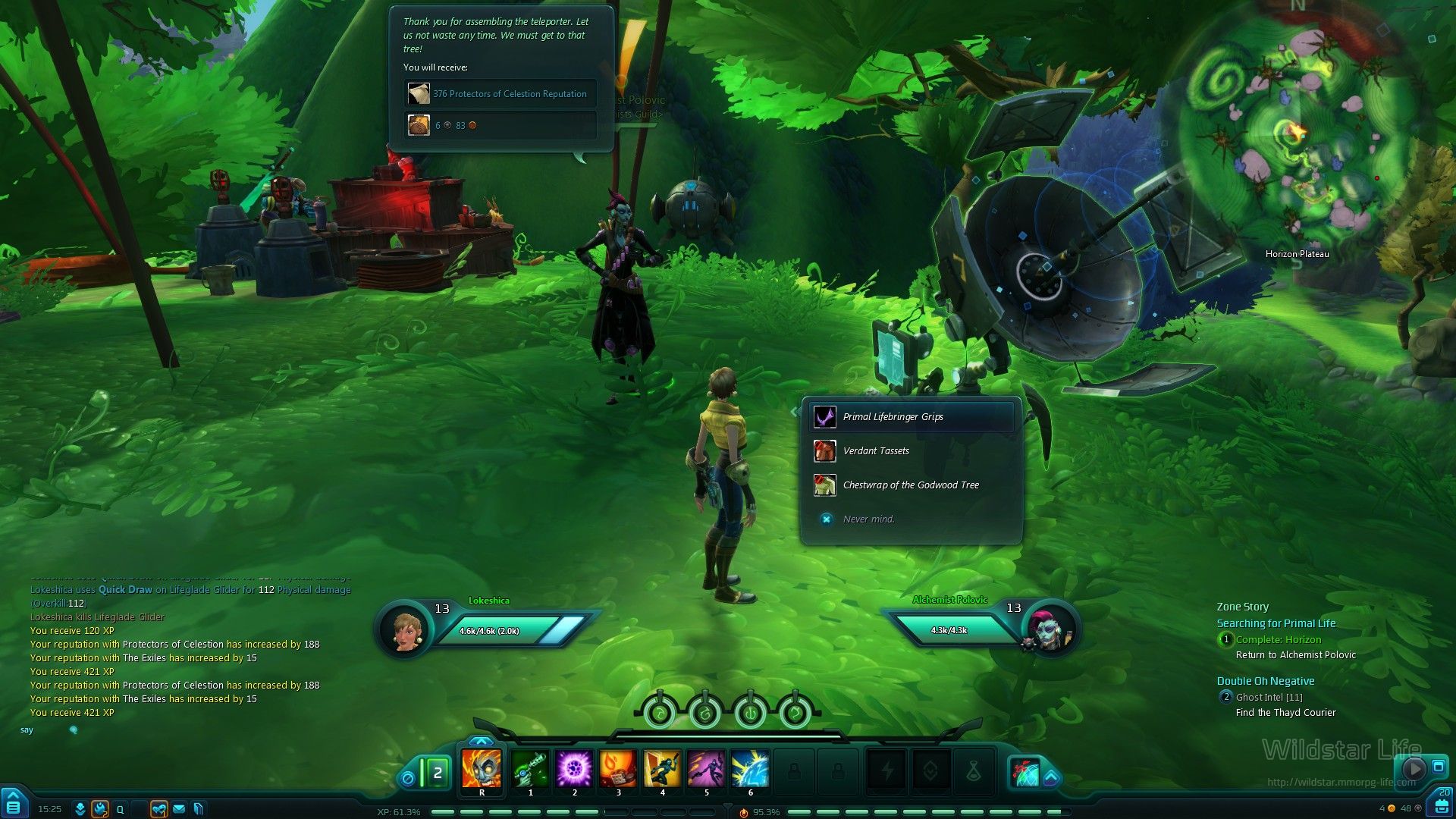Open the inventory bag button
The height and width of the screenshot is (819, 1456).
(x=1442, y=804)
